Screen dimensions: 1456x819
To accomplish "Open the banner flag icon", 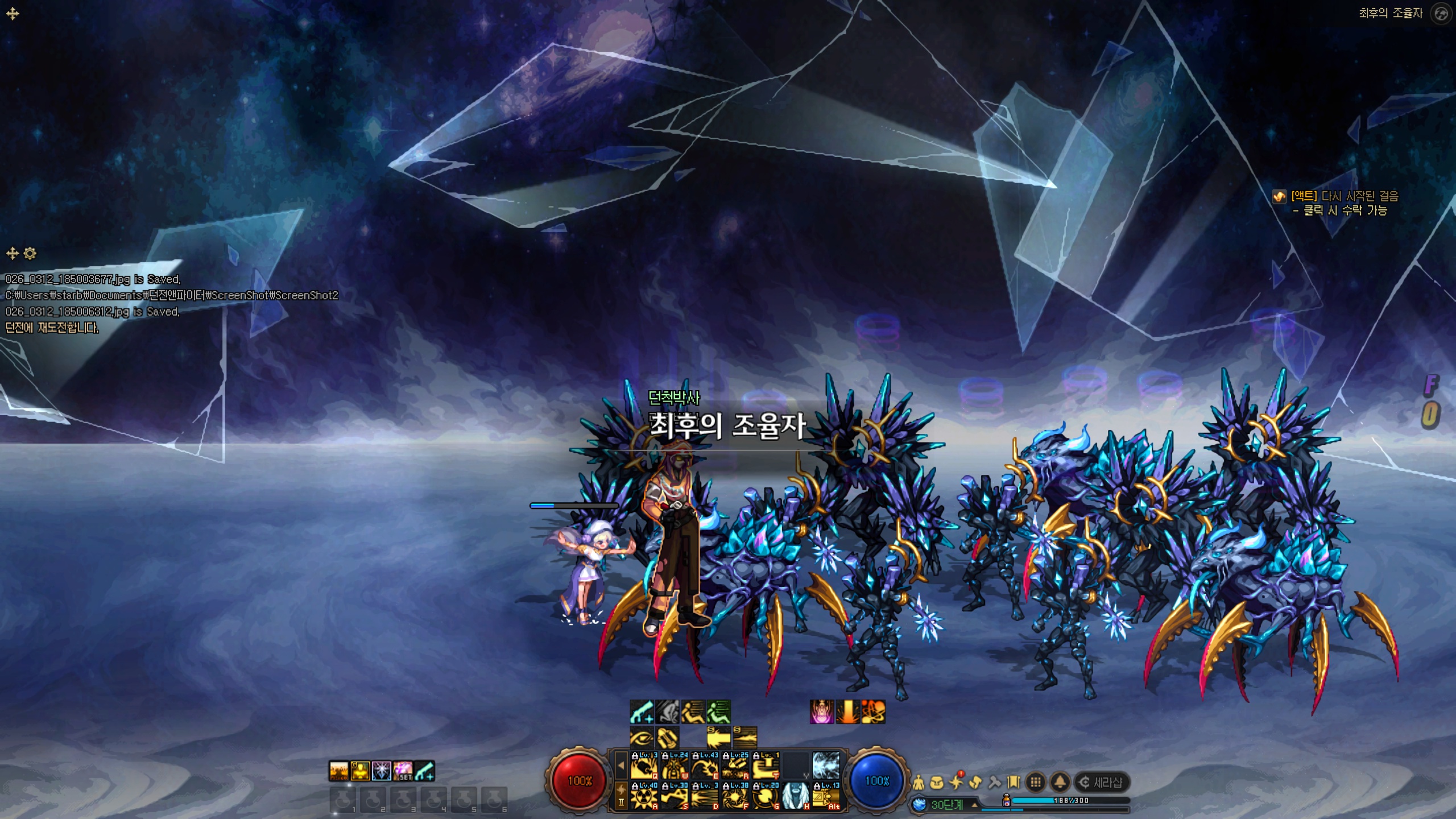I will click(1013, 783).
